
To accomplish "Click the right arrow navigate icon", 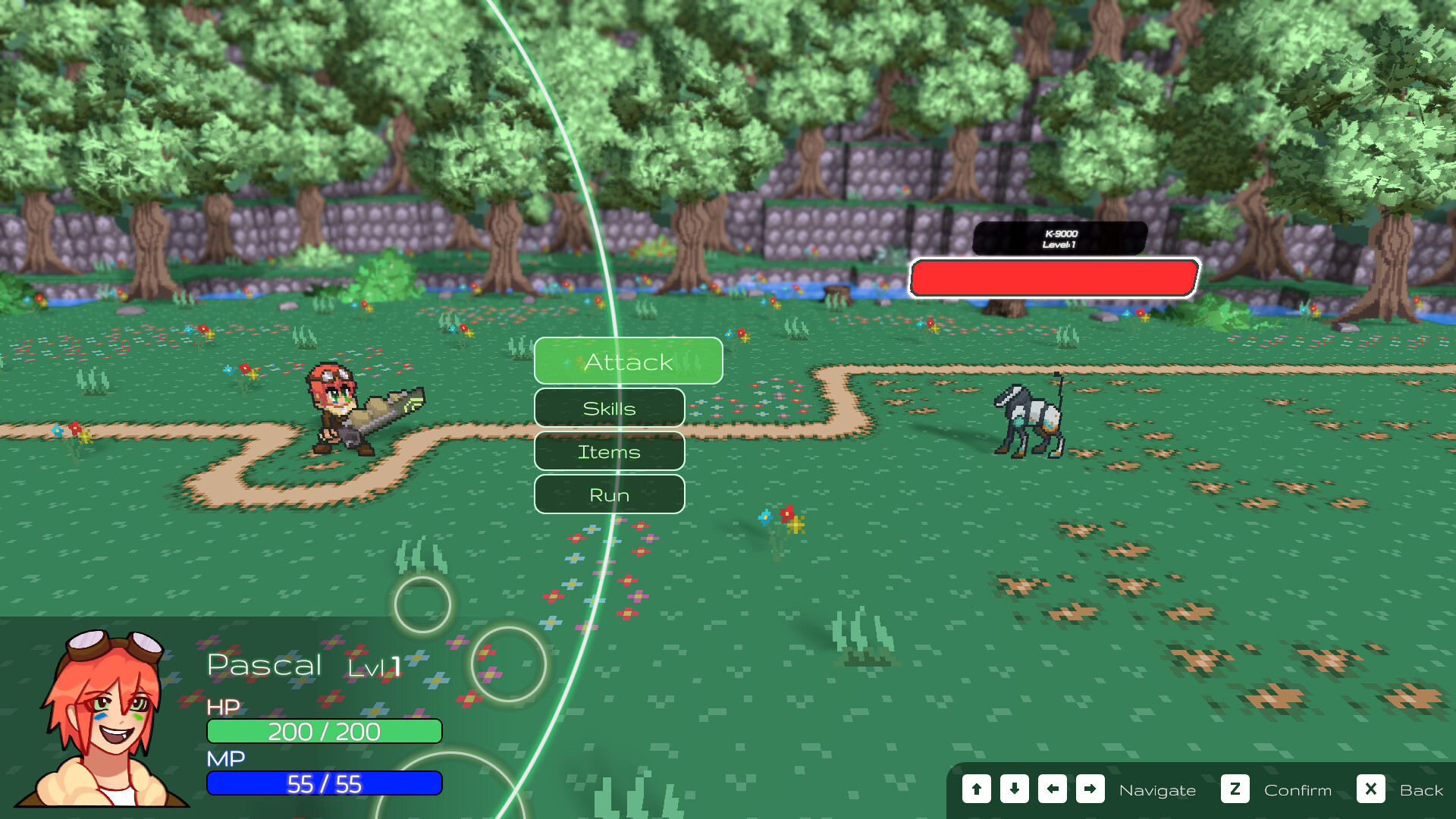I will coord(1090,789).
